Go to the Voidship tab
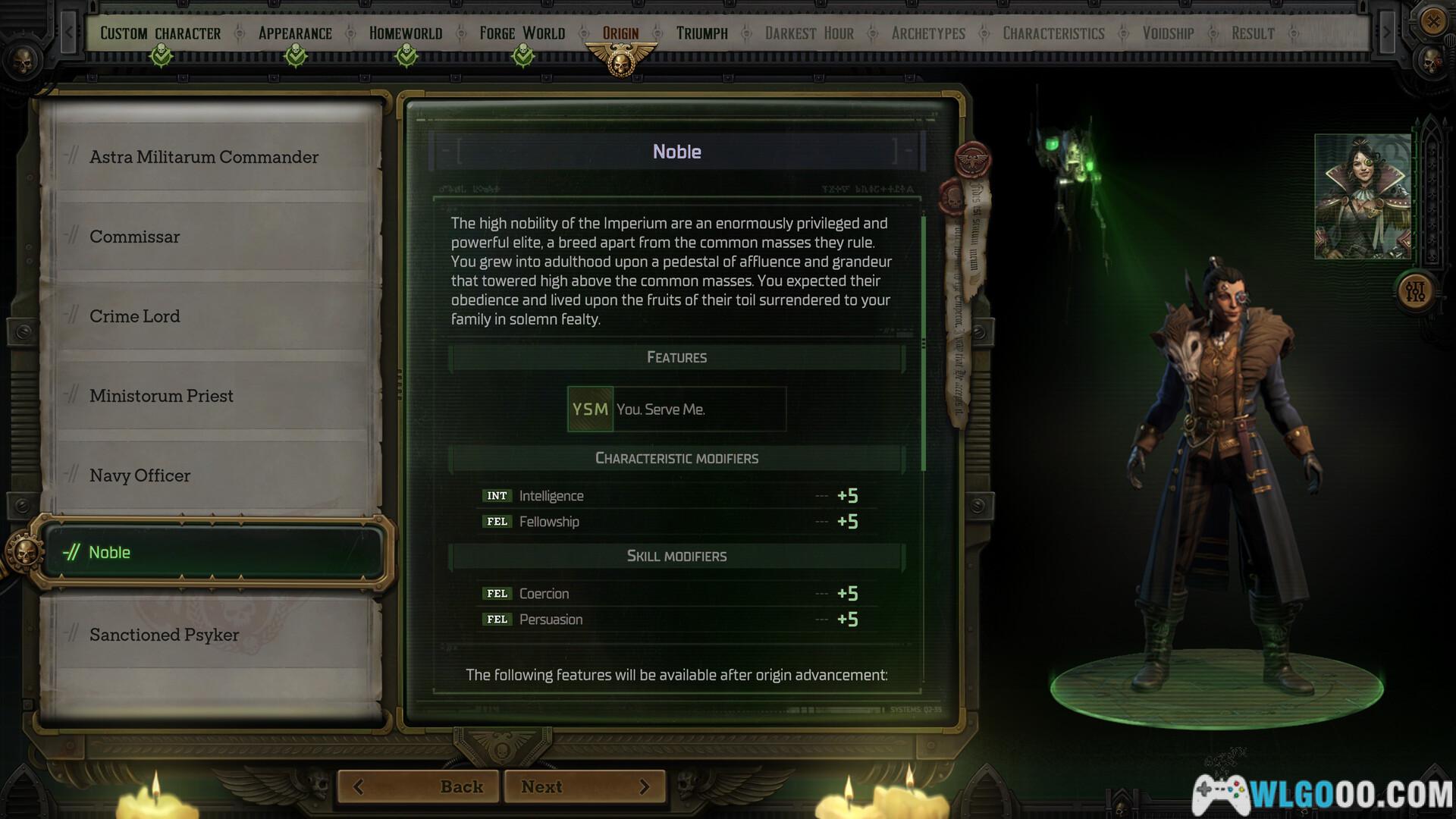1456x819 pixels. click(x=1168, y=33)
